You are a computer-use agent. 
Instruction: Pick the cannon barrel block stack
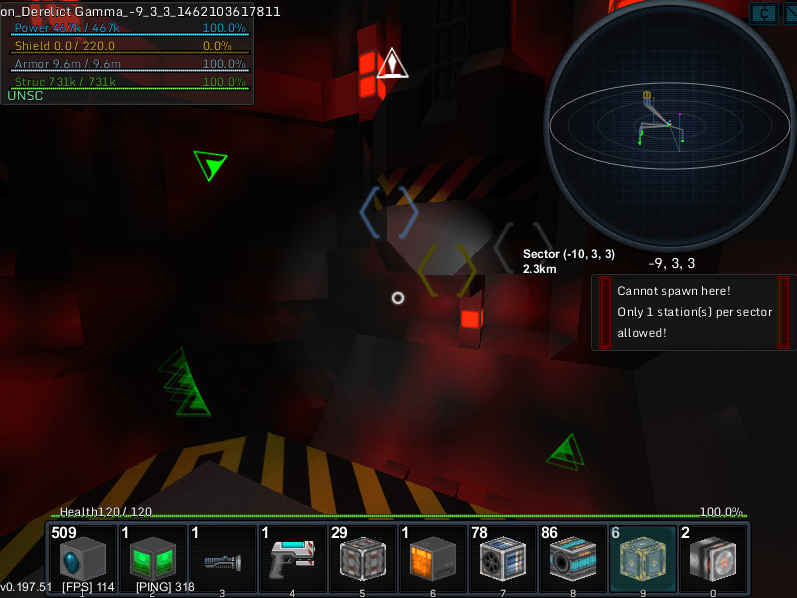click(573, 559)
